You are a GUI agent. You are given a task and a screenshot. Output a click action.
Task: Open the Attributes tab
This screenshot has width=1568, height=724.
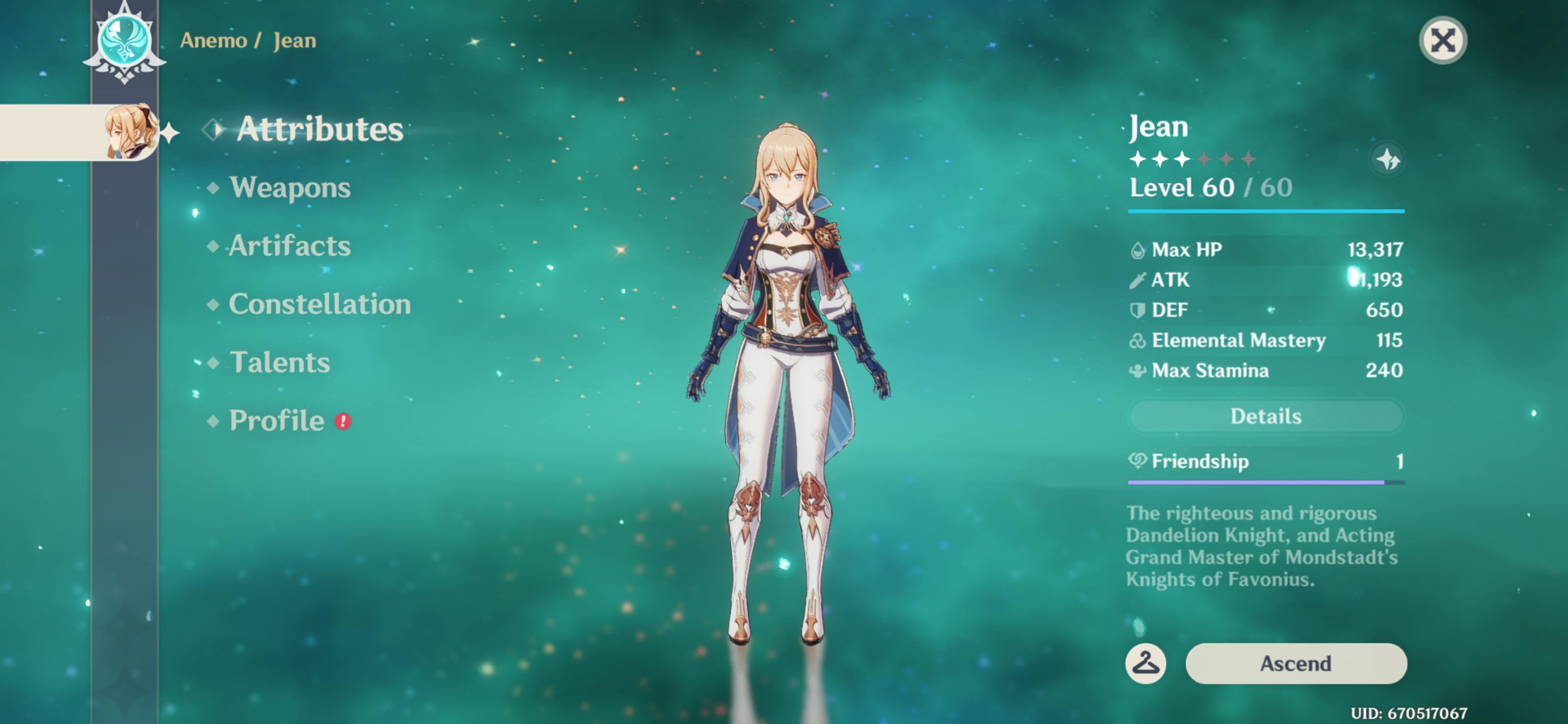(319, 129)
